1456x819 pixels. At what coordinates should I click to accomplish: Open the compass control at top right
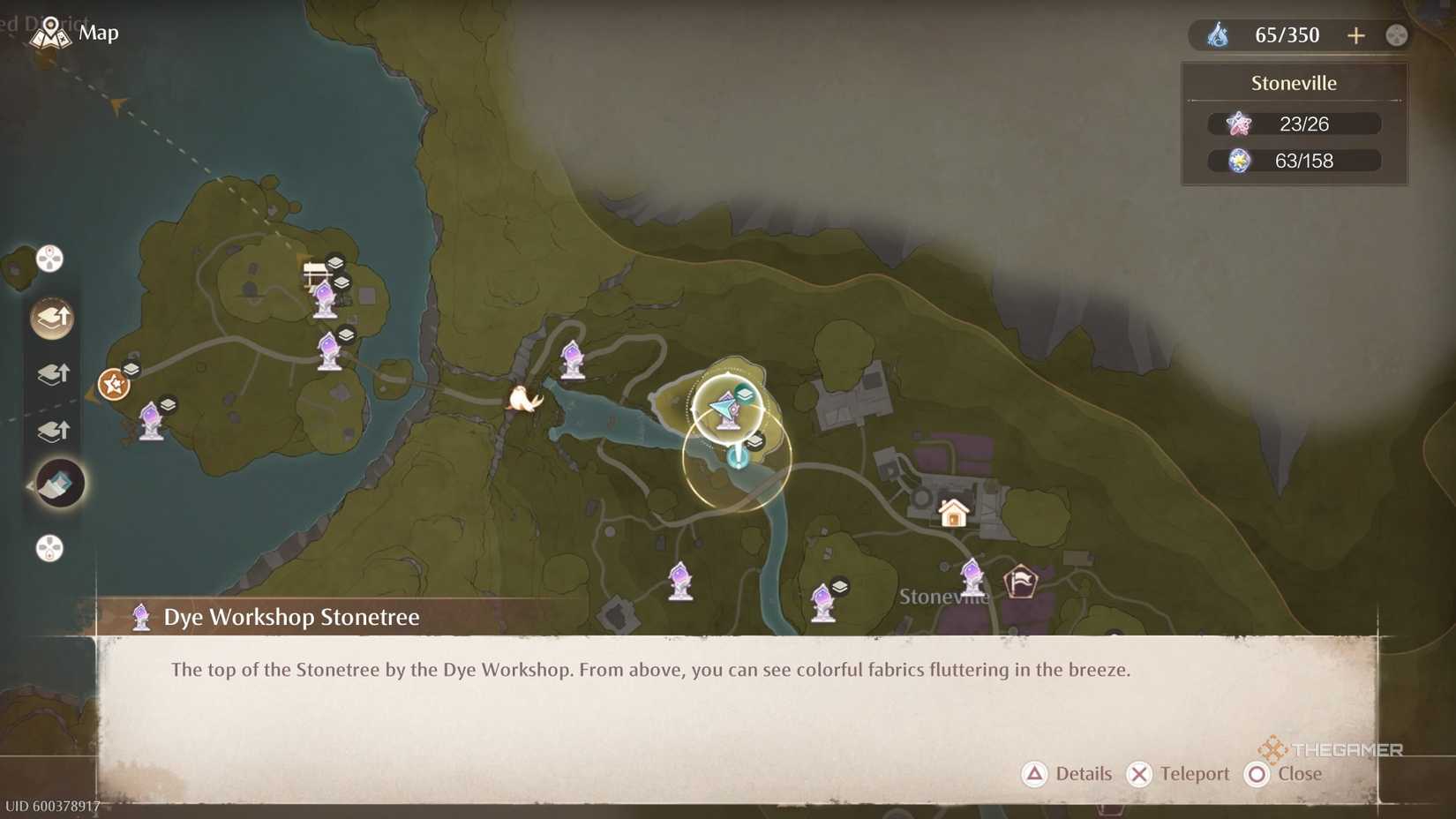(1396, 35)
